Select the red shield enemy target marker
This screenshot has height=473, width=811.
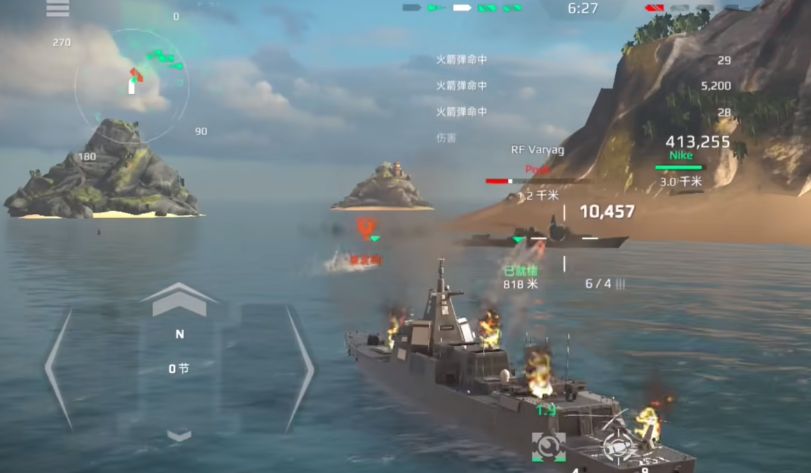[x=366, y=226]
